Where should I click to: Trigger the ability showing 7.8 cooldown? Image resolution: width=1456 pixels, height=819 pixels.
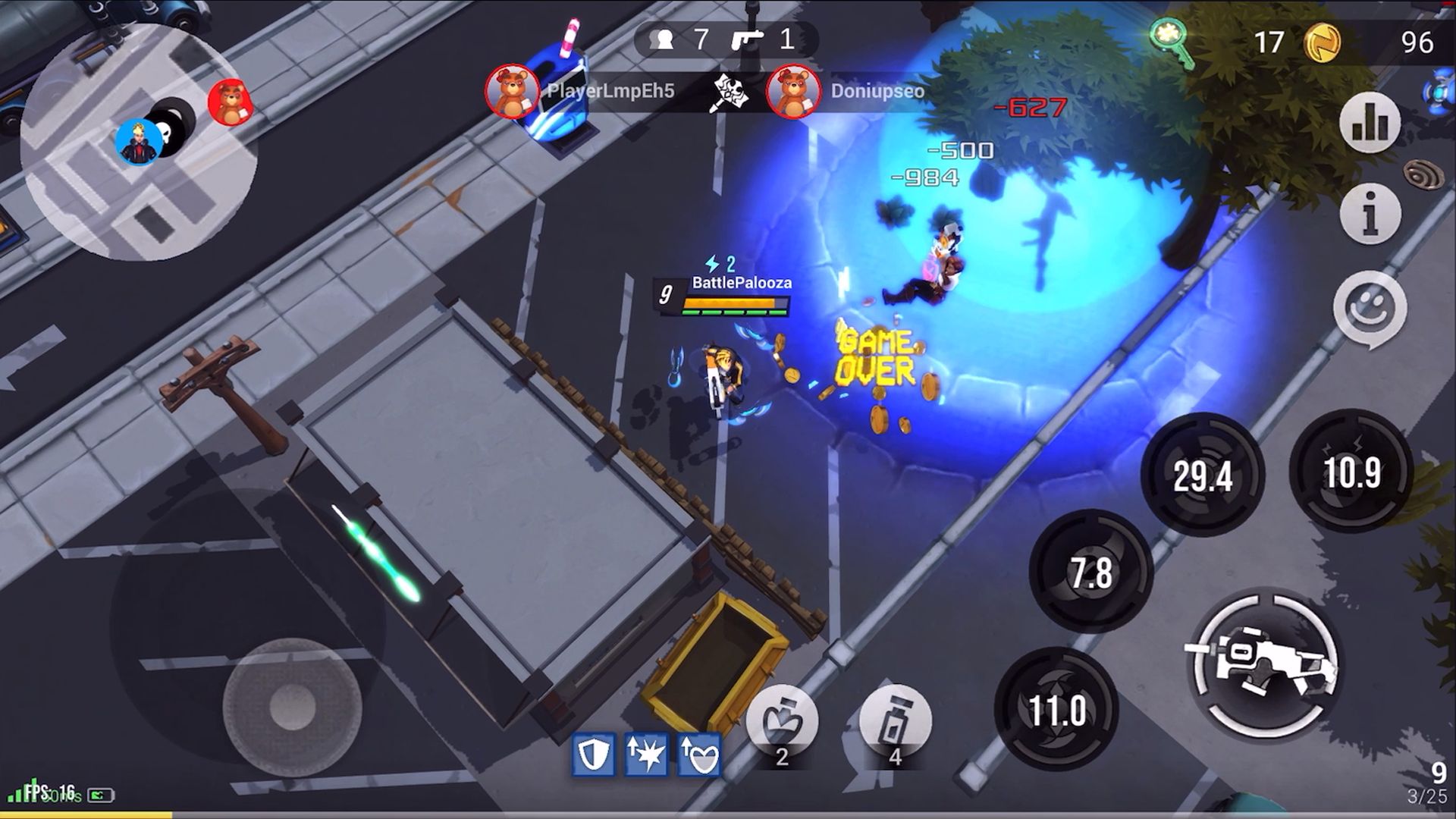1090,573
